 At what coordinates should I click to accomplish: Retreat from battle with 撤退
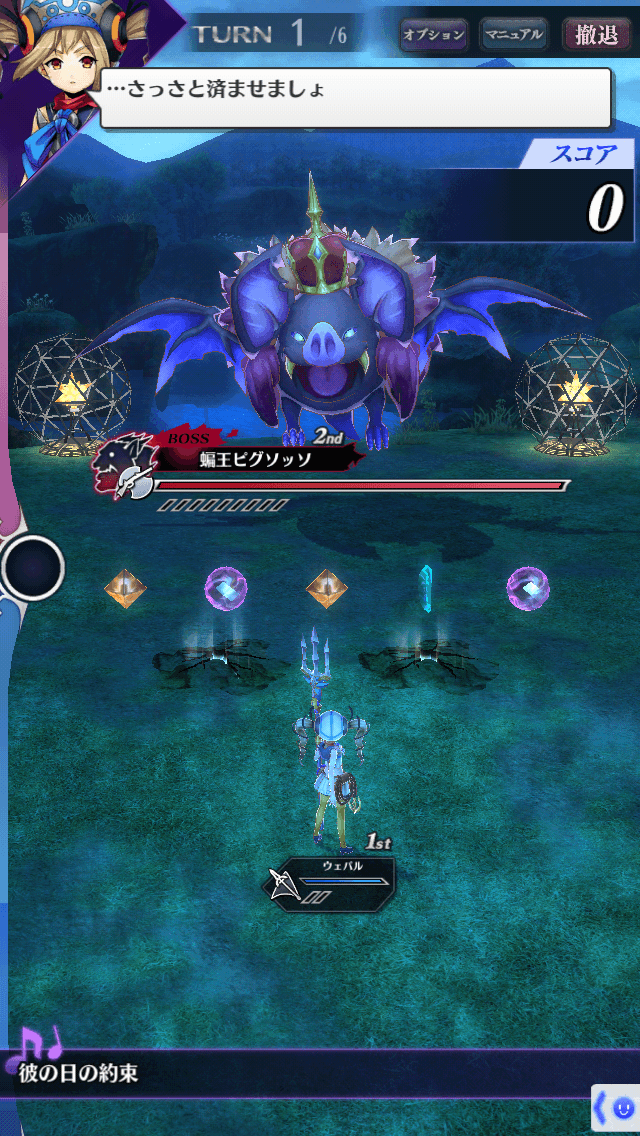[x=597, y=35]
